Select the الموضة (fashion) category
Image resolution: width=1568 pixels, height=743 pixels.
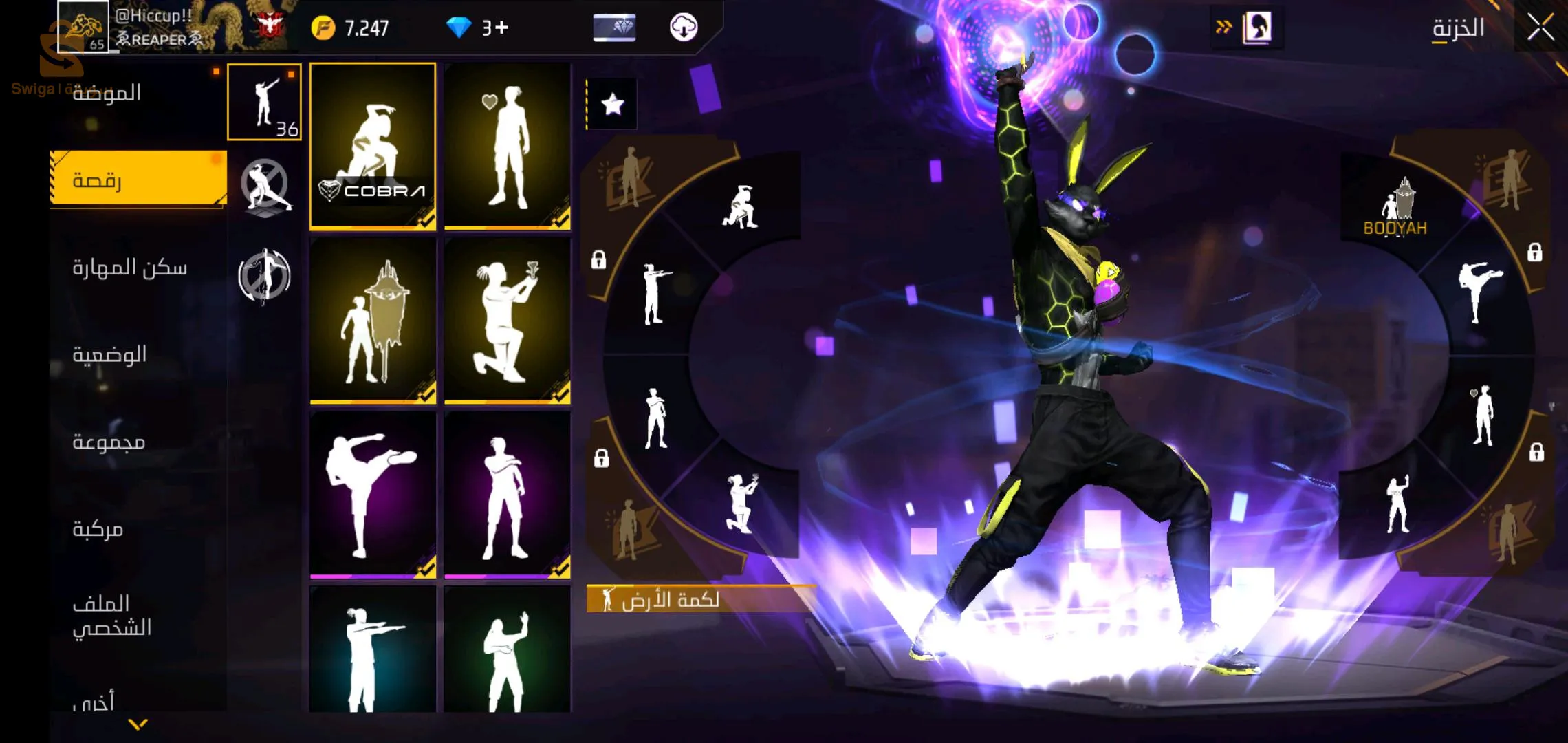tap(107, 93)
